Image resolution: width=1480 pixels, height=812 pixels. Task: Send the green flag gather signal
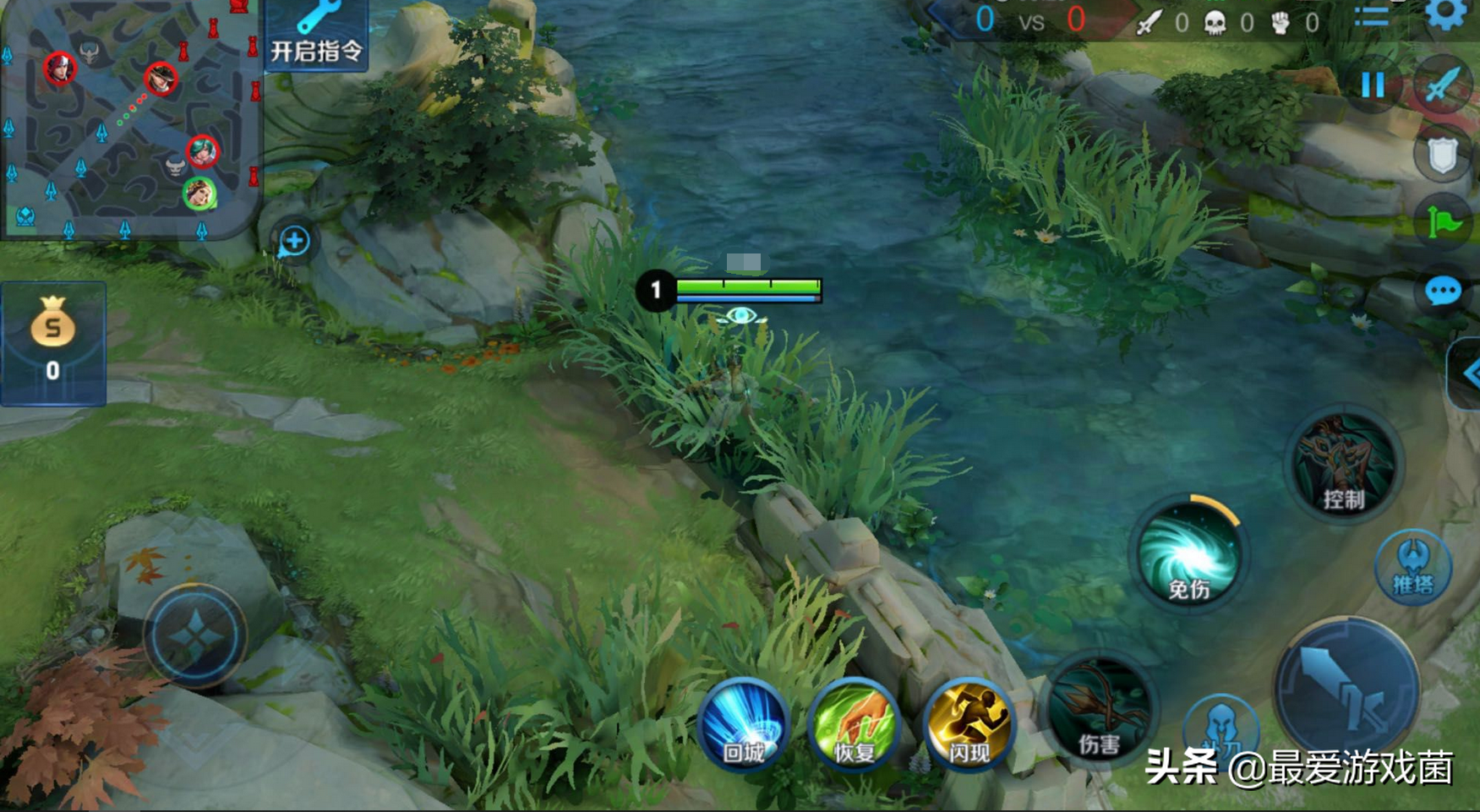tap(1444, 223)
